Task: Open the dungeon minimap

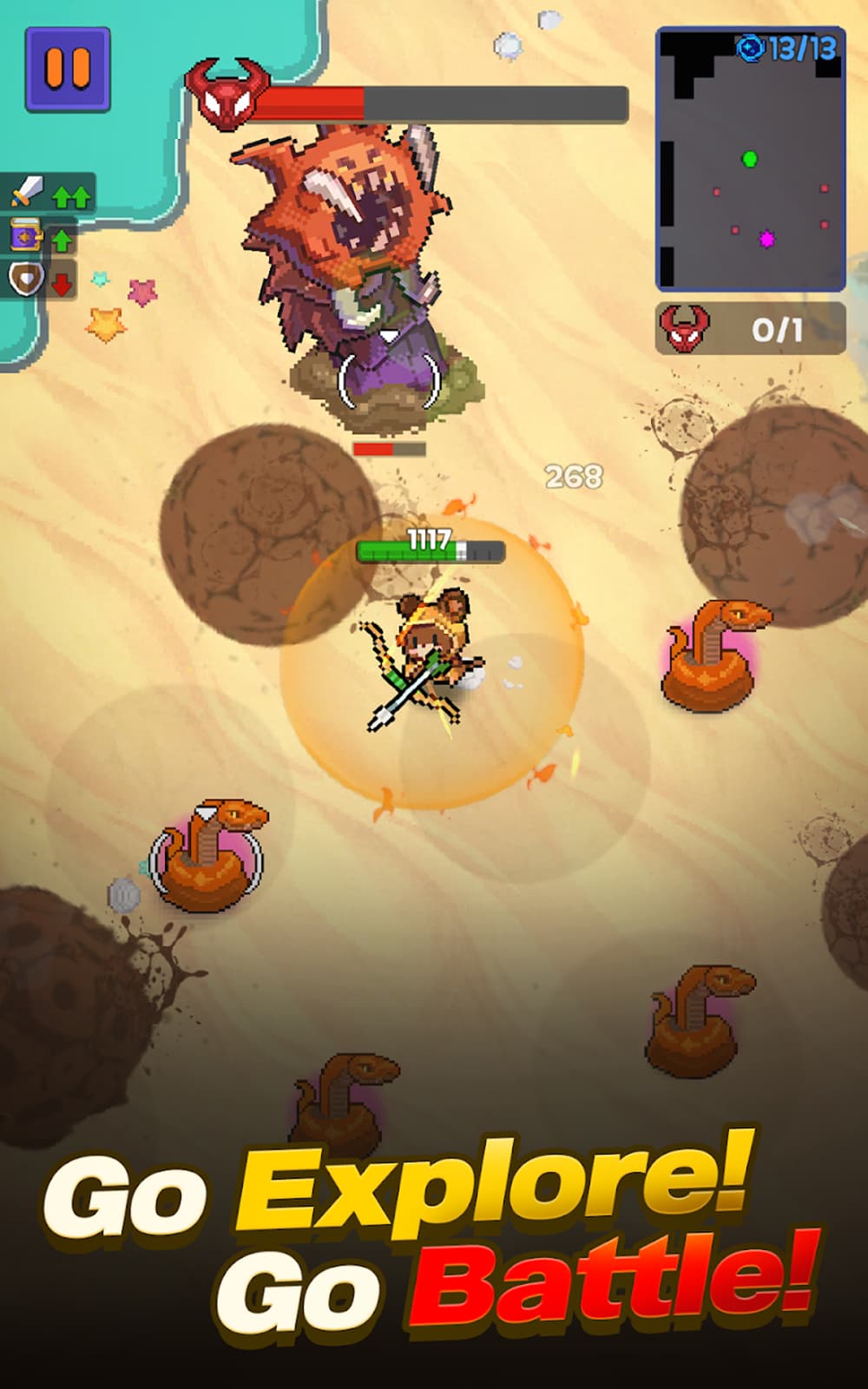Action: (750, 160)
